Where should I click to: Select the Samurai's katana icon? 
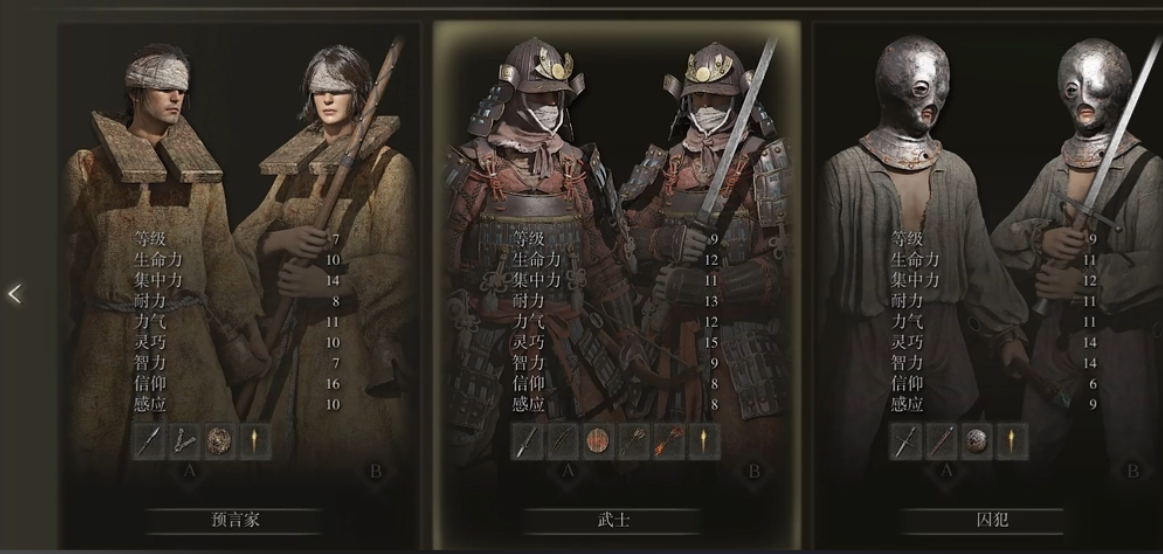pyautogui.click(x=528, y=441)
